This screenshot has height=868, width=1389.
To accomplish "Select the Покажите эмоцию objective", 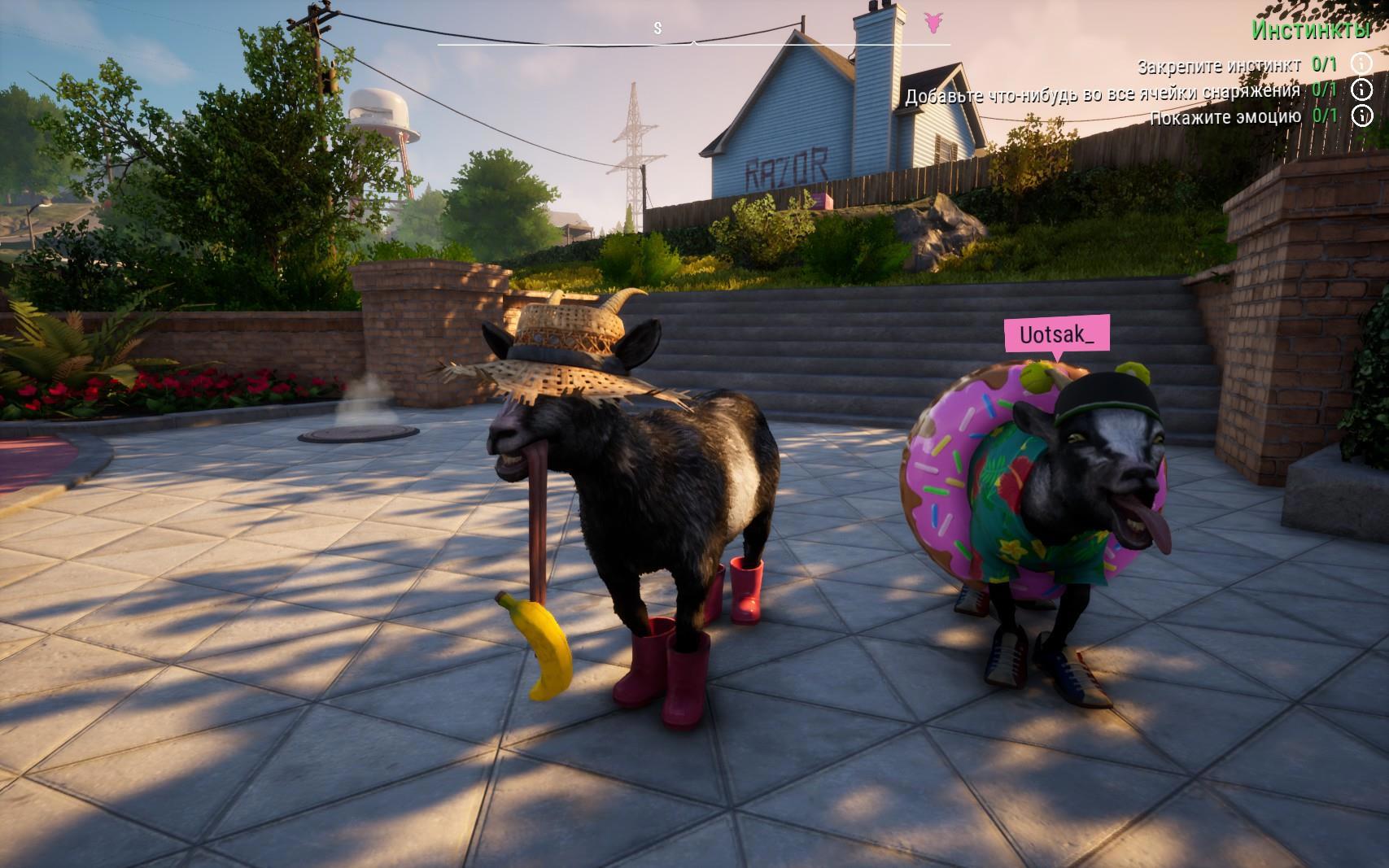I will (1225, 117).
